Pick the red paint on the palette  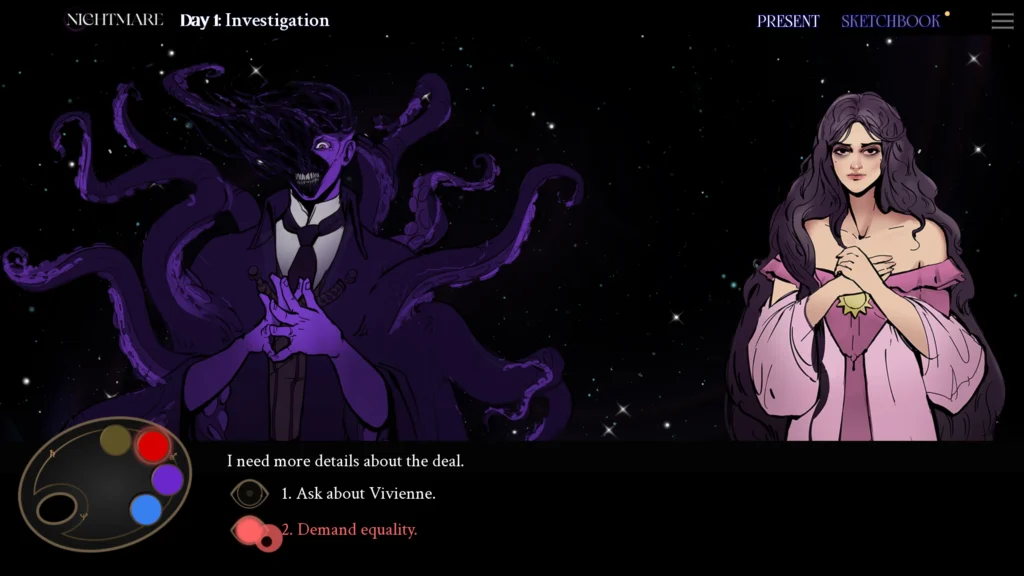pyautogui.click(x=153, y=446)
